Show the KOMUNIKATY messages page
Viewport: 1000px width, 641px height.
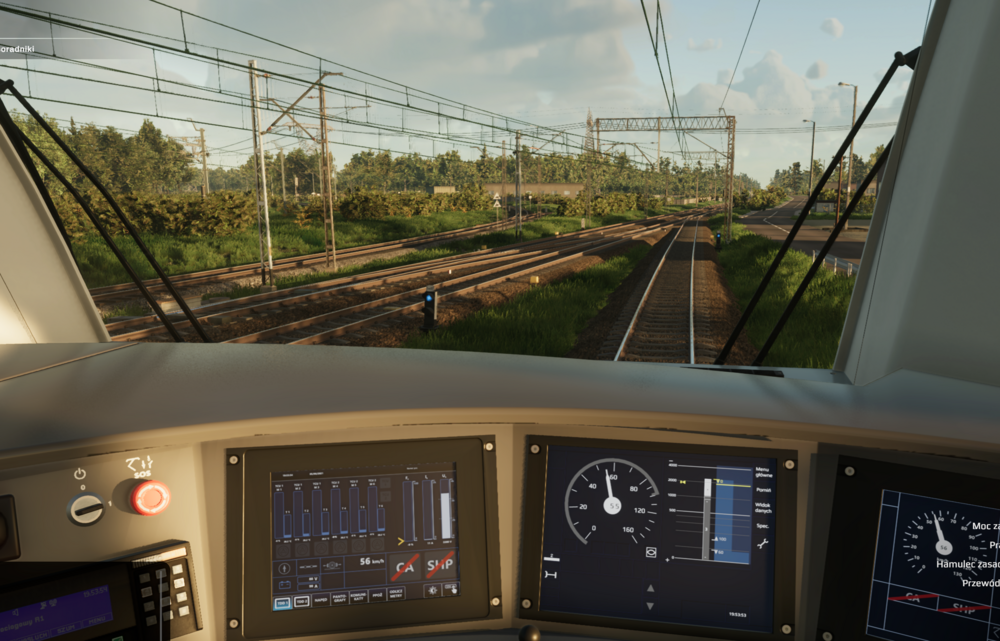click(x=358, y=597)
